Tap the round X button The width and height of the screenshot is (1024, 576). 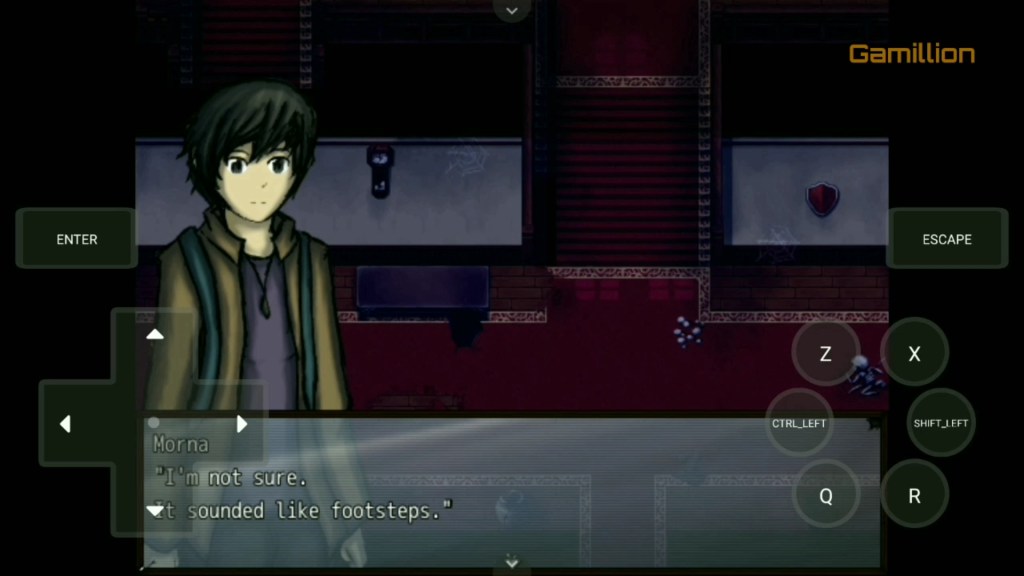[x=914, y=353]
